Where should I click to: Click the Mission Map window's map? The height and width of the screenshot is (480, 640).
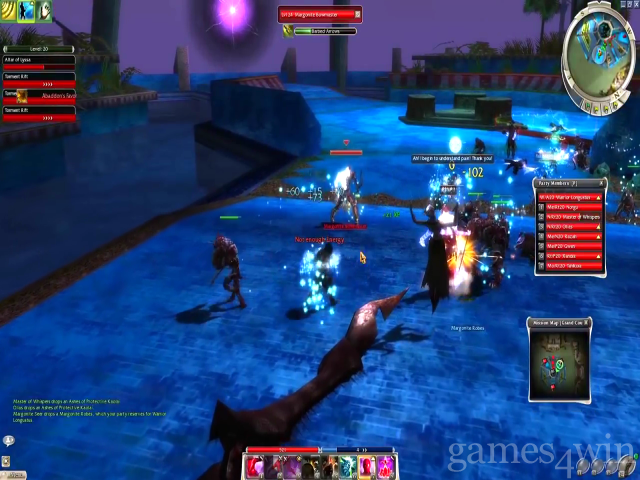[559, 357]
